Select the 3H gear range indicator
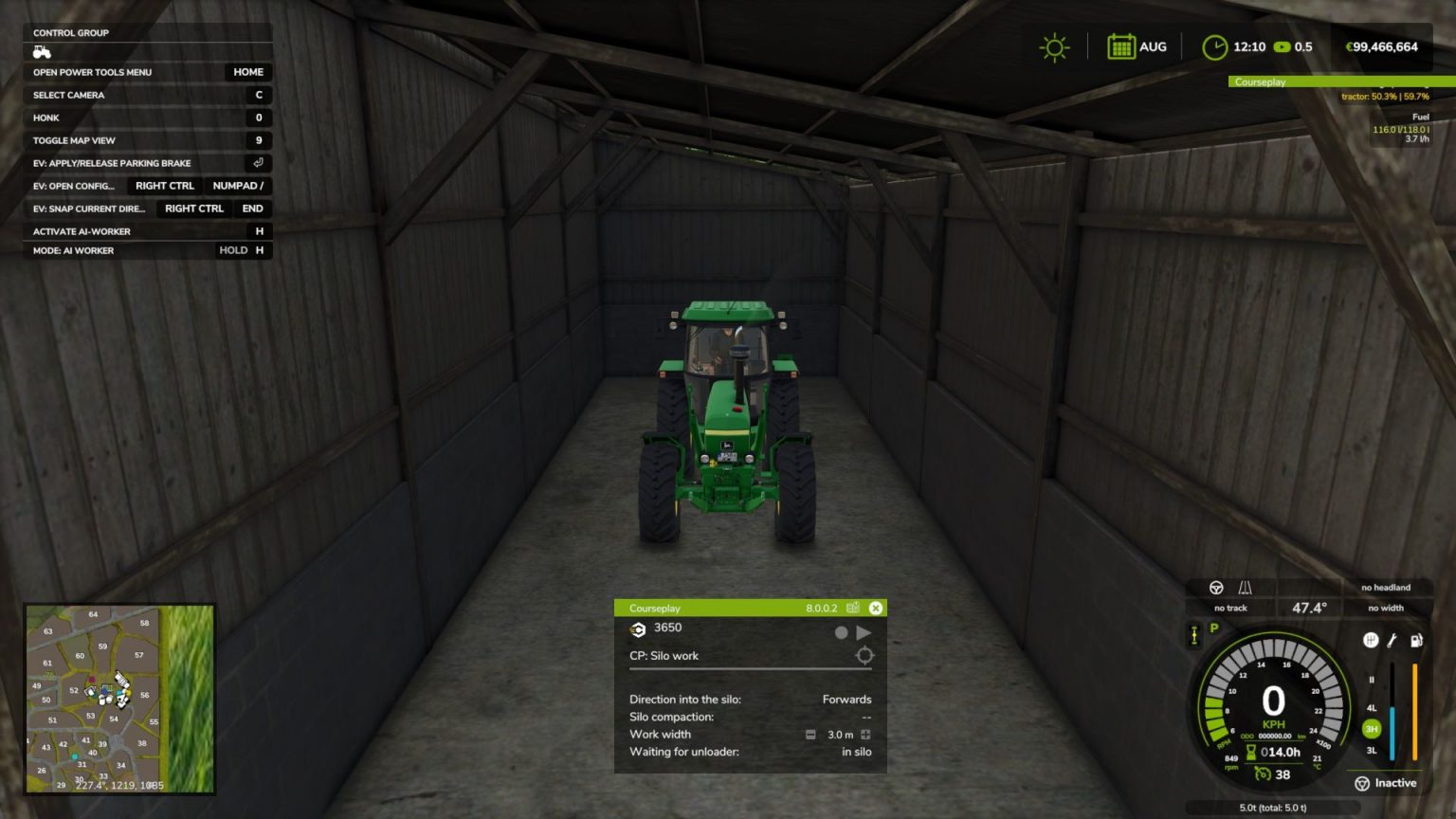The height and width of the screenshot is (819, 1456). coord(1371,729)
